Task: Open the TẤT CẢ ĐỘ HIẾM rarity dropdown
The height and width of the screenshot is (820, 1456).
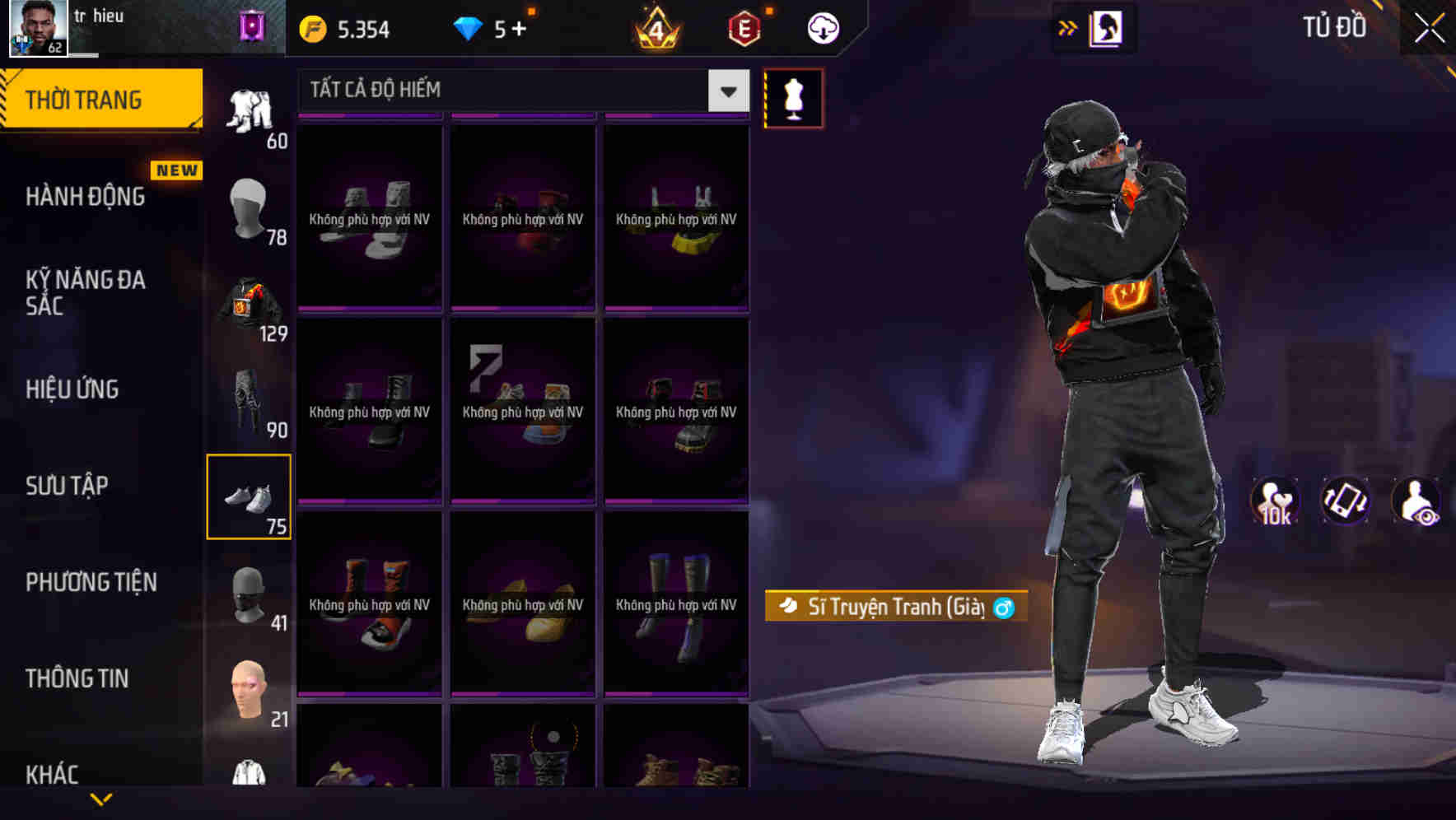Action: [x=519, y=91]
